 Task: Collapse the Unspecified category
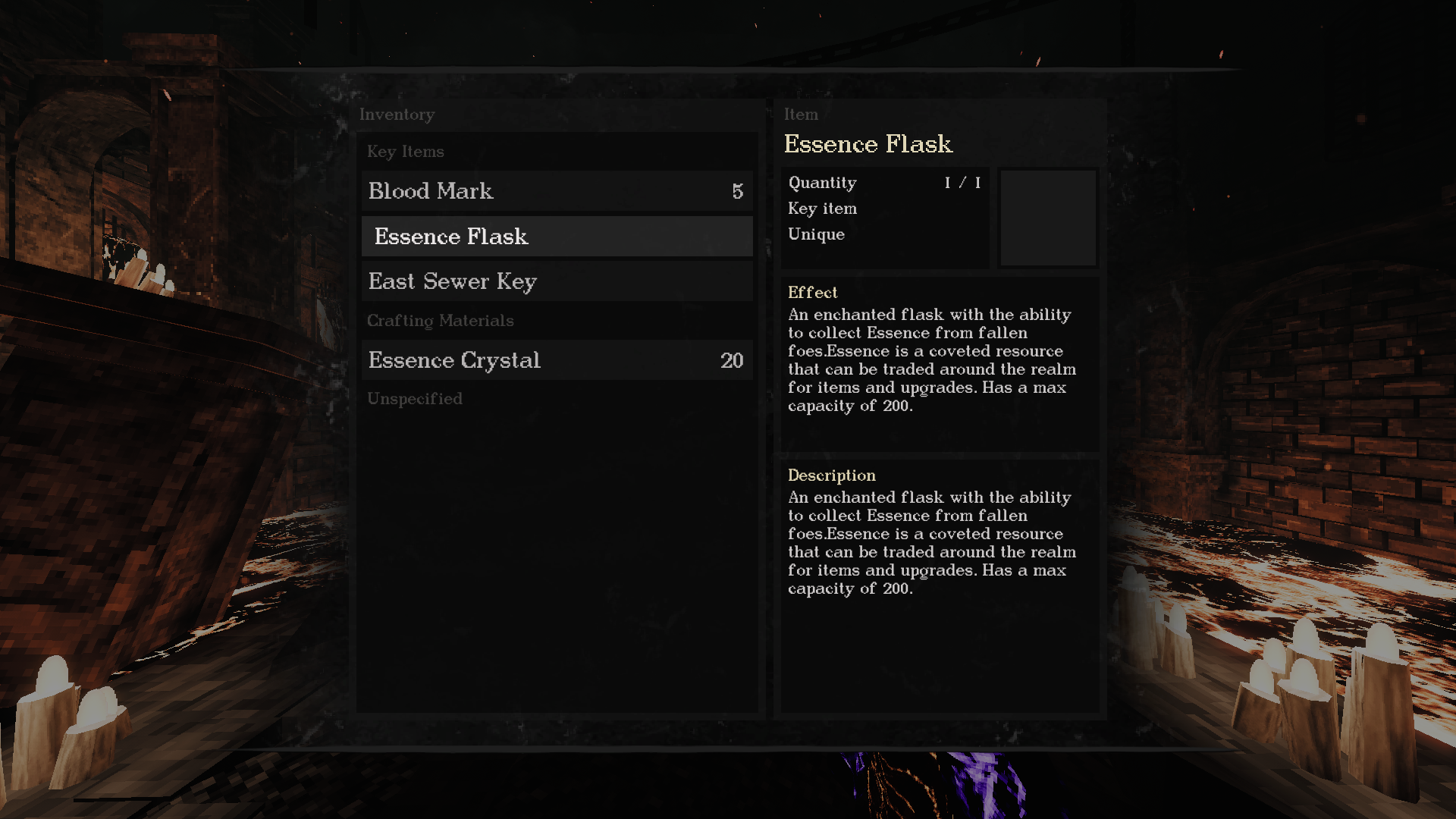(415, 398)
